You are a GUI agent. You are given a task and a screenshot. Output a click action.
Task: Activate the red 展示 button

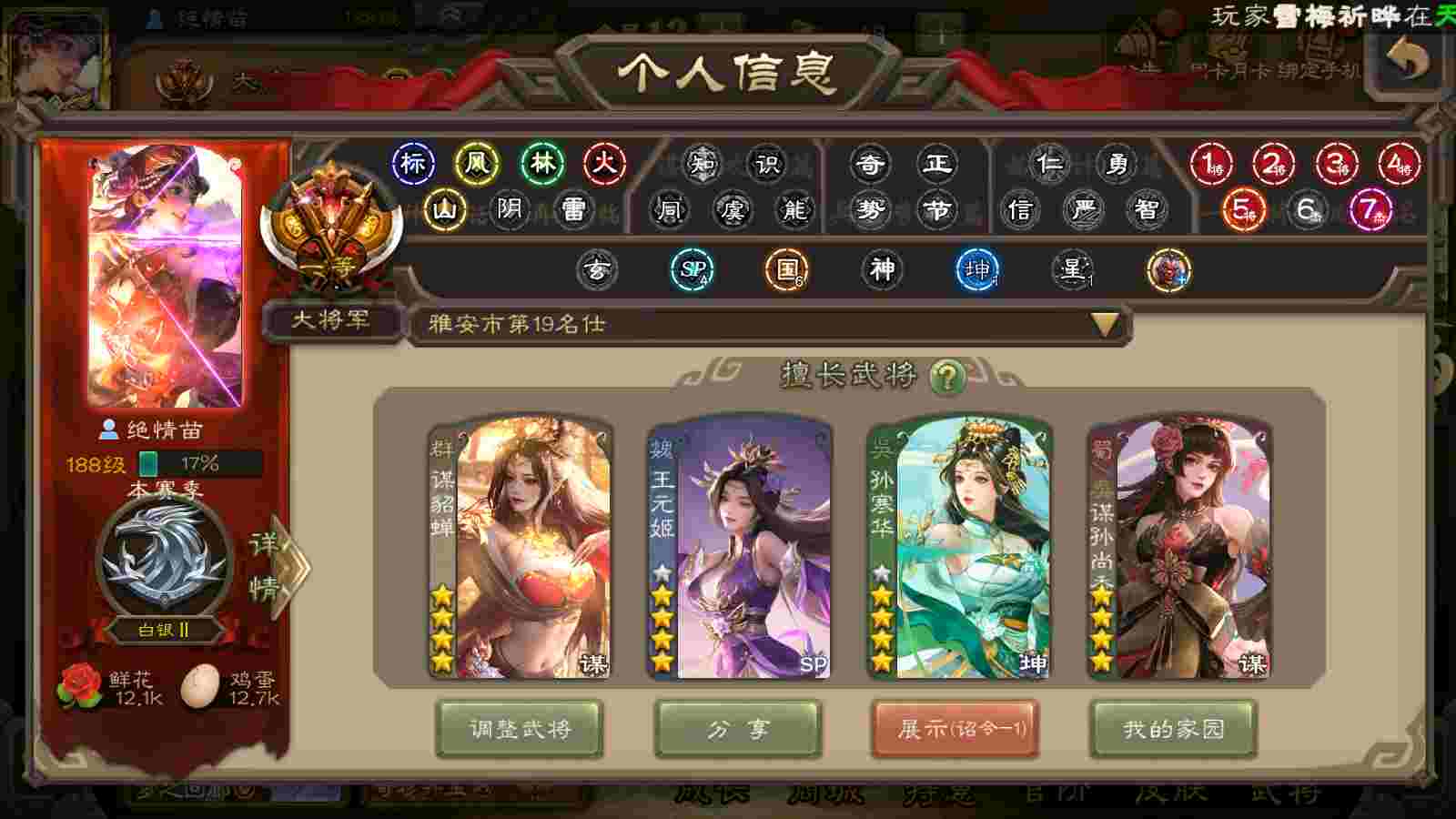955,729
